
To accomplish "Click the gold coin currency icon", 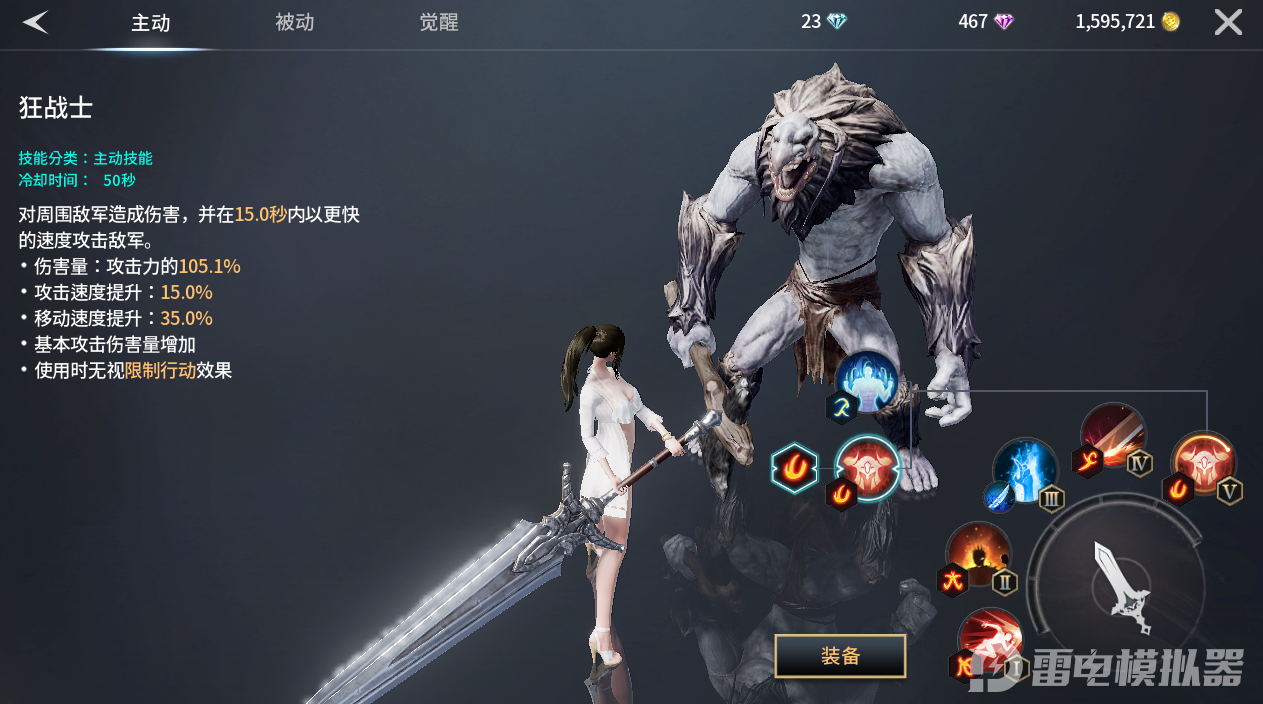I will 1171,22.
